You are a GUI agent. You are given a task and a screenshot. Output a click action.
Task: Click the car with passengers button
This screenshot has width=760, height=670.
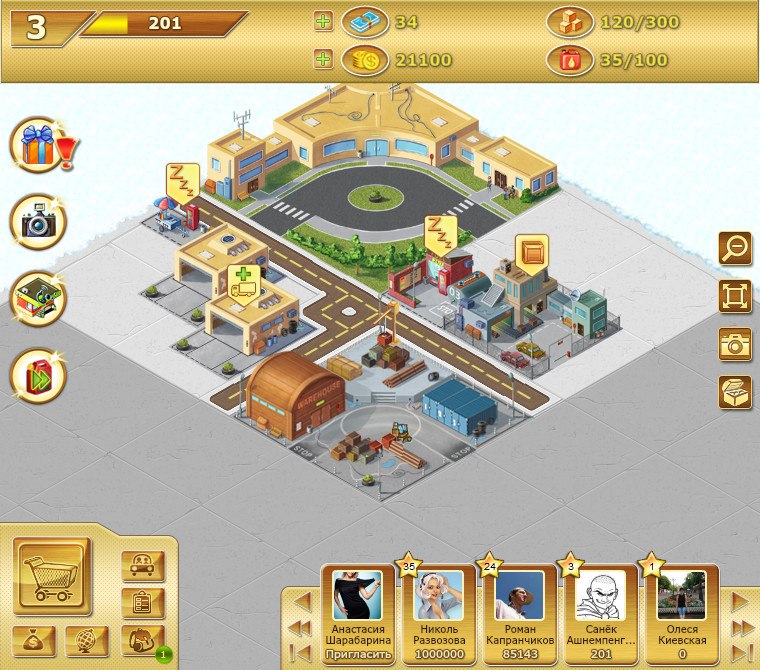(142, 566)
